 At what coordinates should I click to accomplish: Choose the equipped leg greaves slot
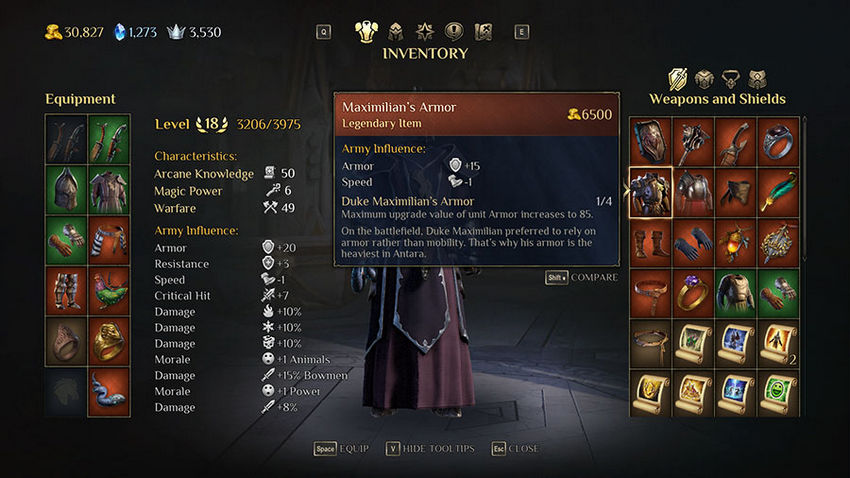click(x=66, y=290)
